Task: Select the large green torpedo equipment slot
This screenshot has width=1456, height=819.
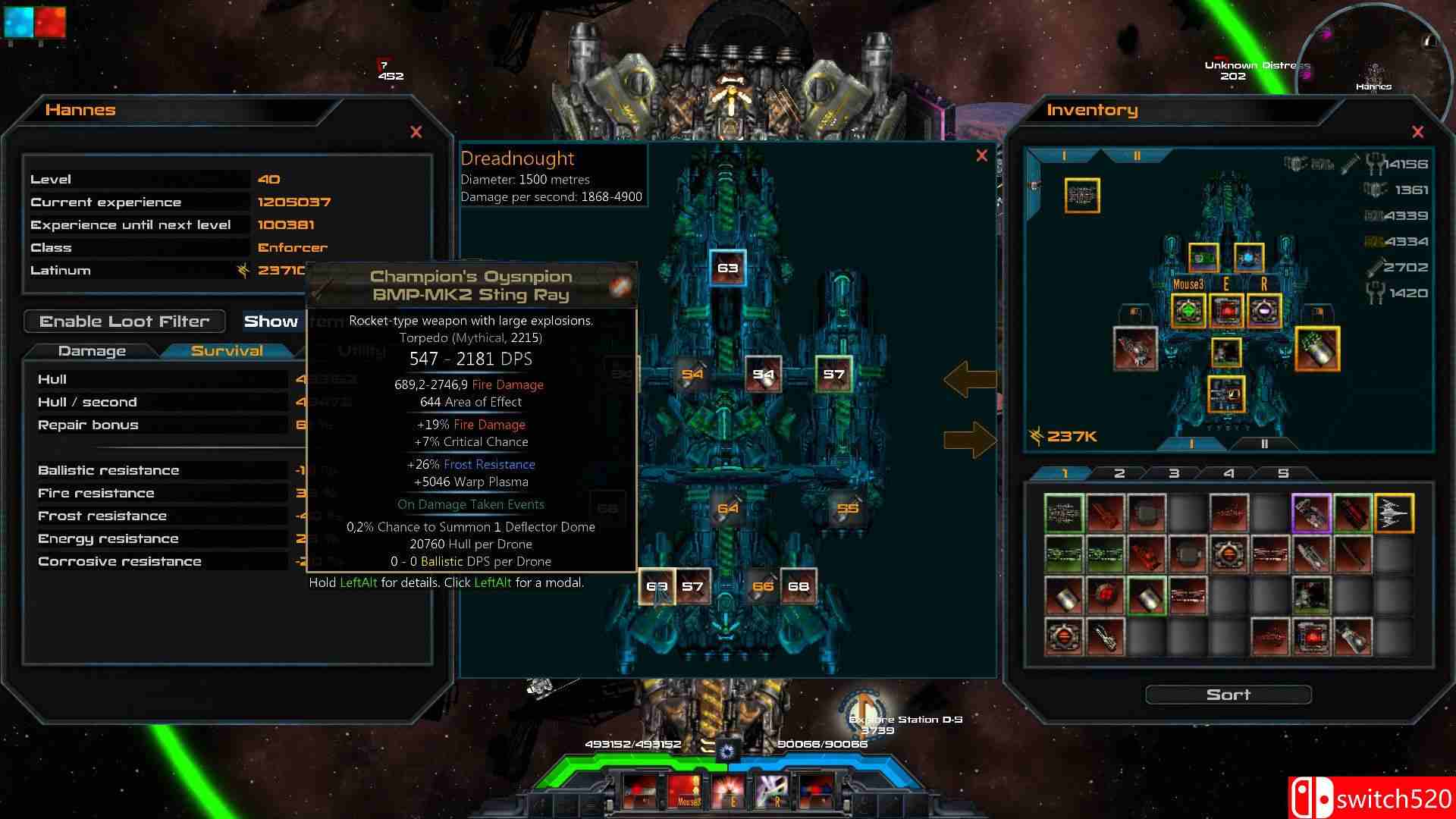Action: pyautogui.click(x=1317, y=349)
